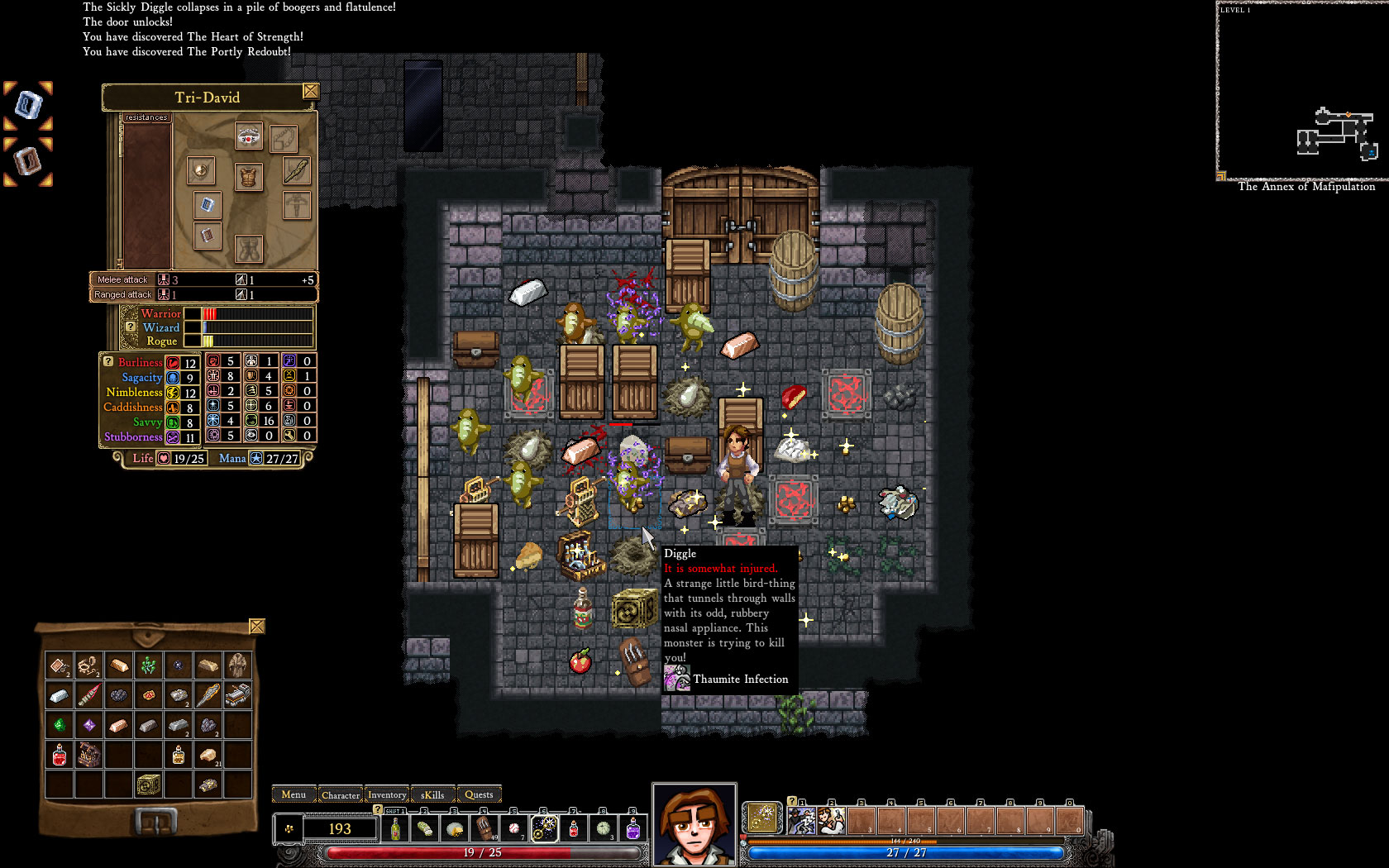Select the wine bottle in belt slot 1

(395, 829)
